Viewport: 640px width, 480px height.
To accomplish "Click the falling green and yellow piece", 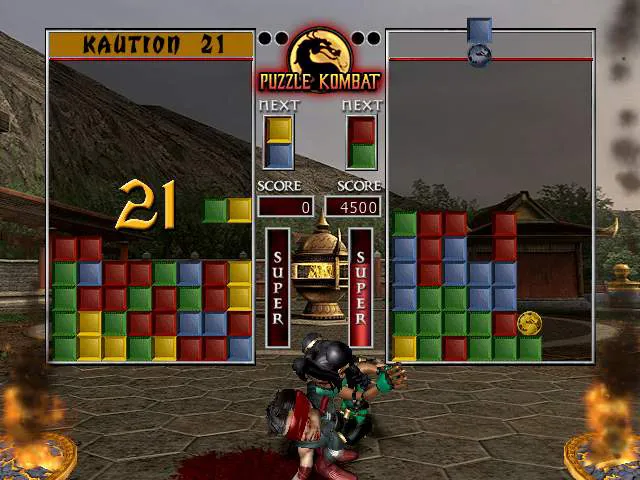I will pyautogui.click(x=227, y=210).
